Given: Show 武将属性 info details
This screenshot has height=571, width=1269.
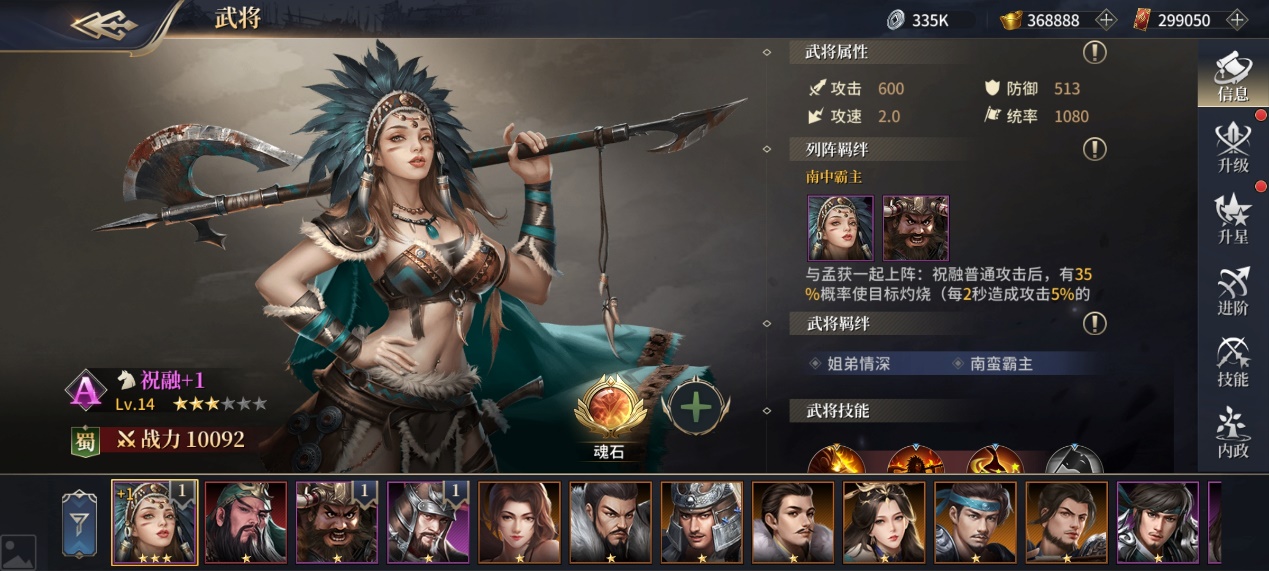Looking at the screenshot, I should click(x=1095, y=52).
